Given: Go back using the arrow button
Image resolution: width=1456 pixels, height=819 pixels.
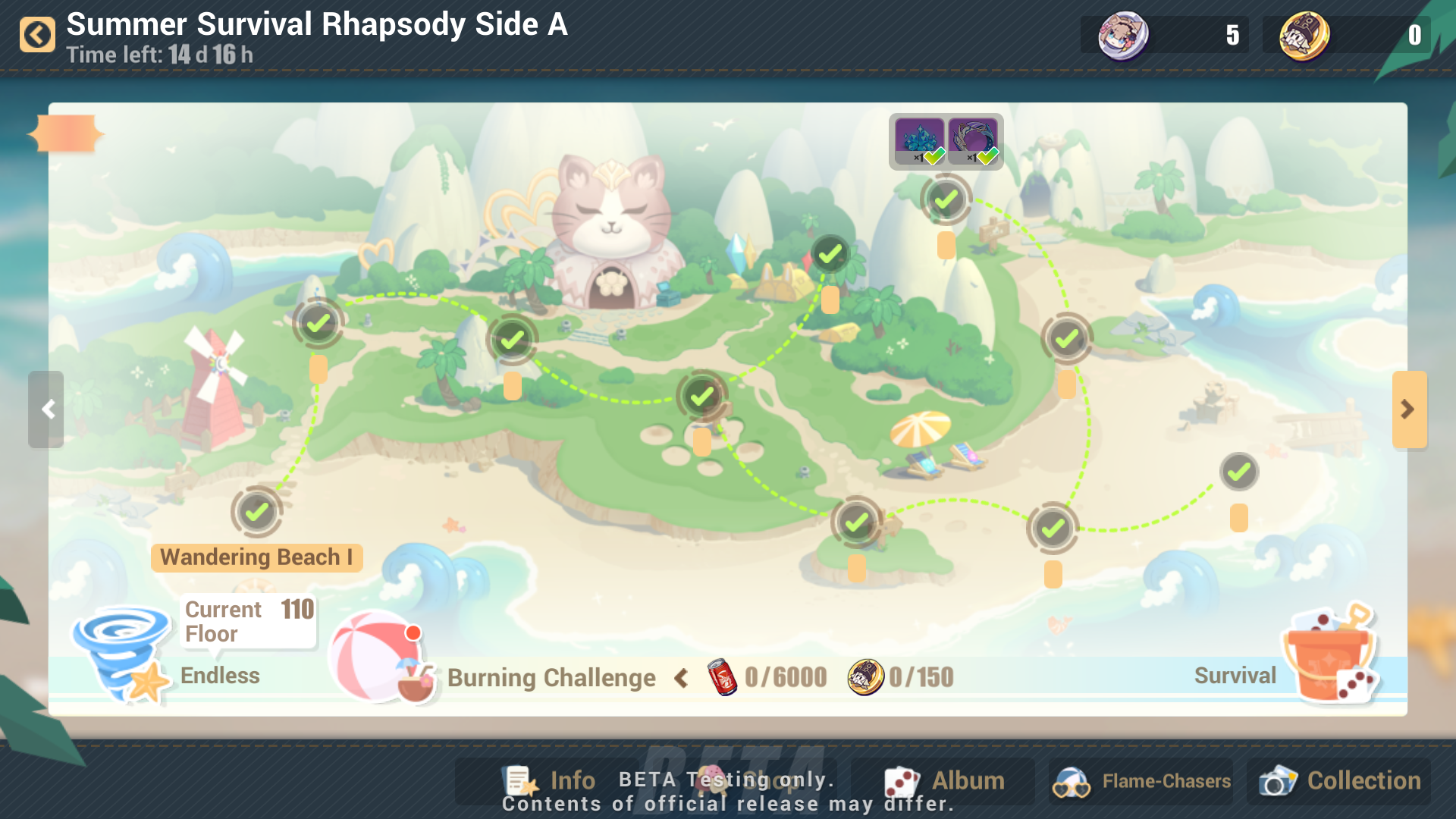Looking at the screenshot, I should [37, 33].
